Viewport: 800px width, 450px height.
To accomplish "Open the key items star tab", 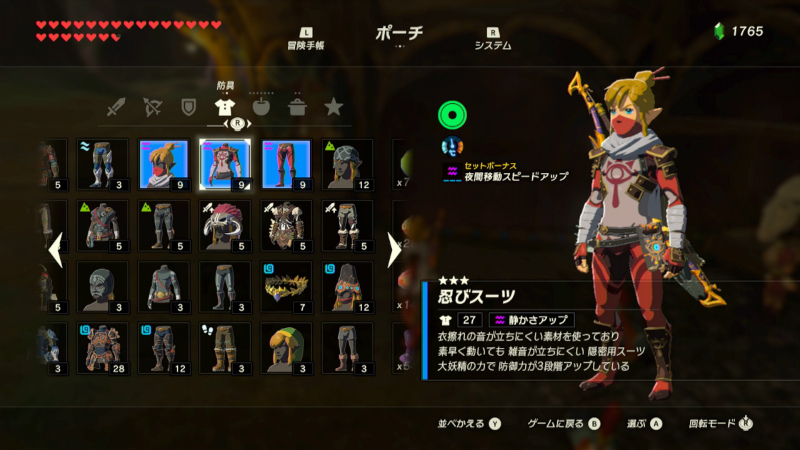I will tap(333, 107).
